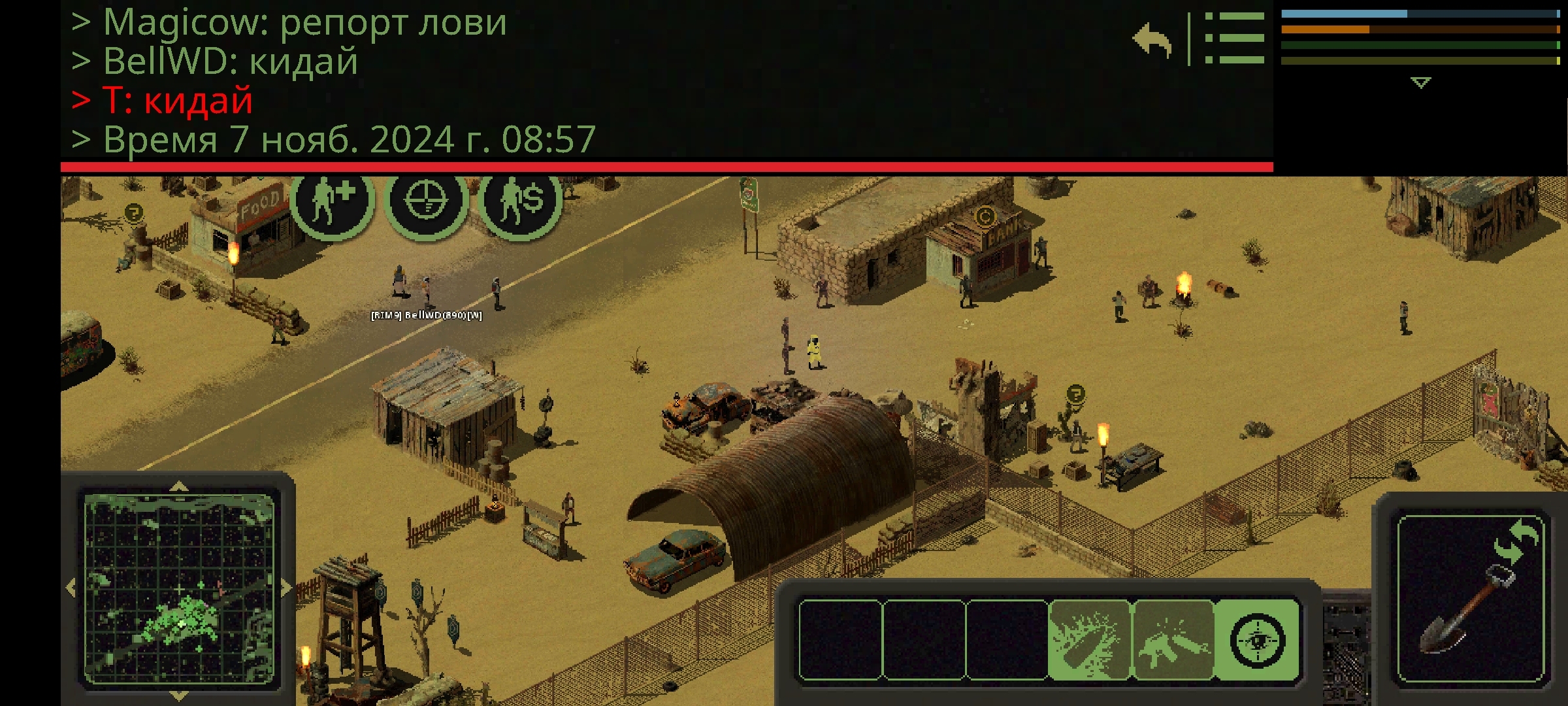The width and height of the screenshot is (1568, 706).
Task: Pan the minimap up with the top arrow
Action: 179,486
